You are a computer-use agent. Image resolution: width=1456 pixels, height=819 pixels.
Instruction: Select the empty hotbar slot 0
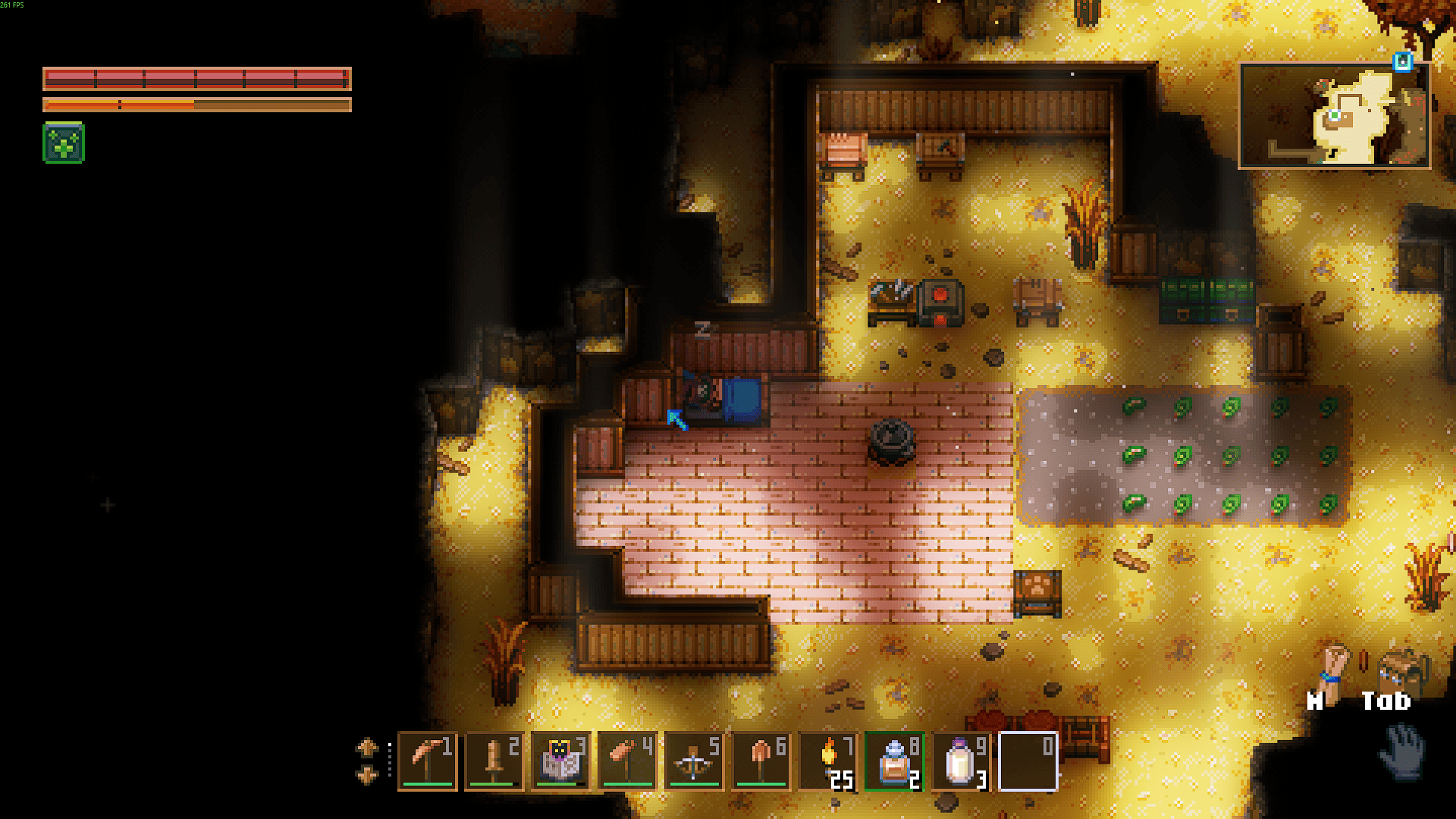1028,761
